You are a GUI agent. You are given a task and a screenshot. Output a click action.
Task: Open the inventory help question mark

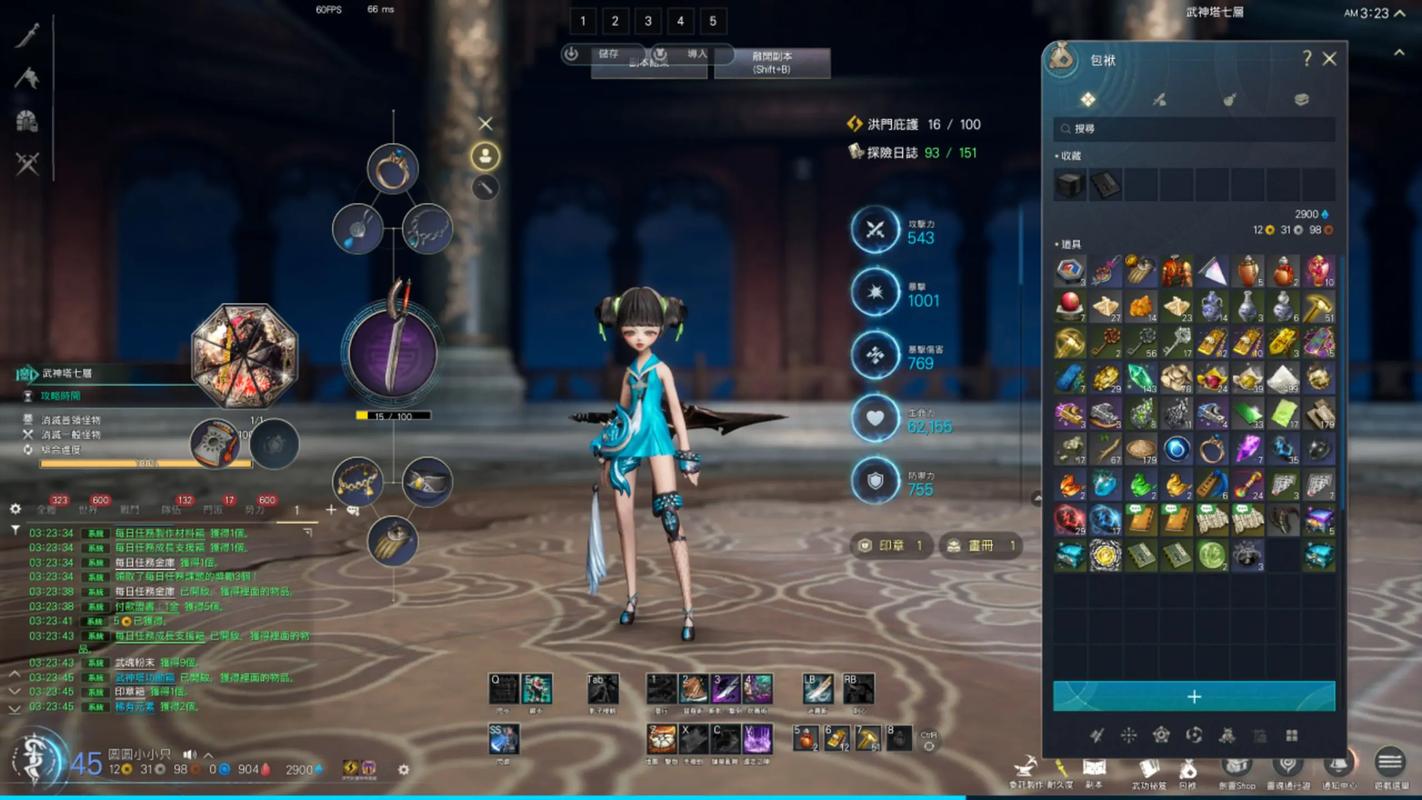coord(1306,59)
